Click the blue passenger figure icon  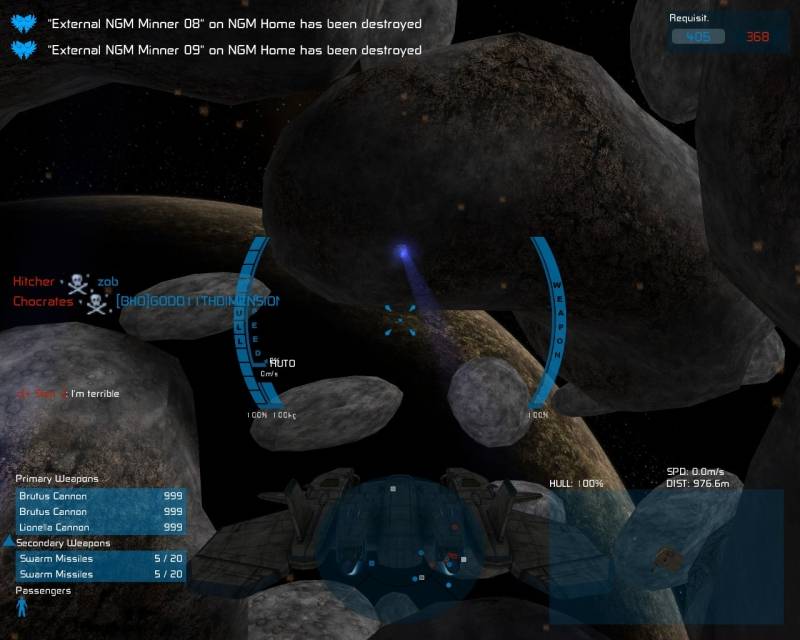[22, 607]
